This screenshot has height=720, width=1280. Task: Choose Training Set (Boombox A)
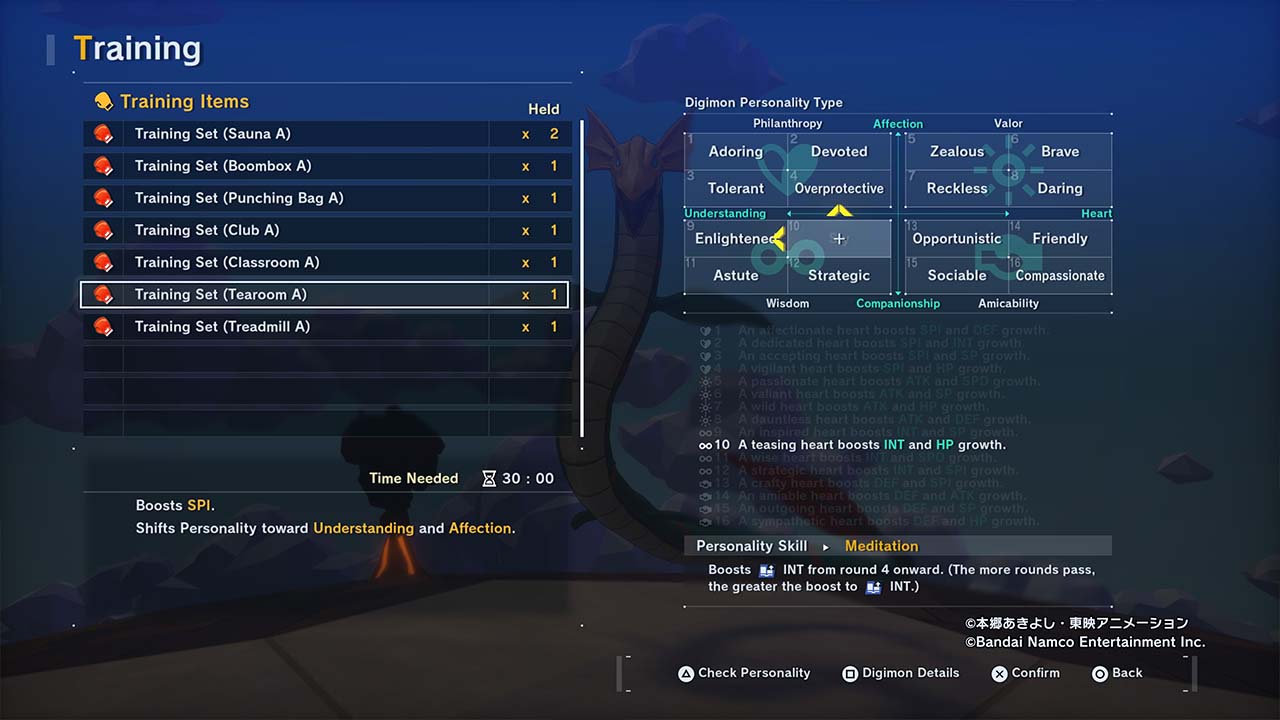325,166
